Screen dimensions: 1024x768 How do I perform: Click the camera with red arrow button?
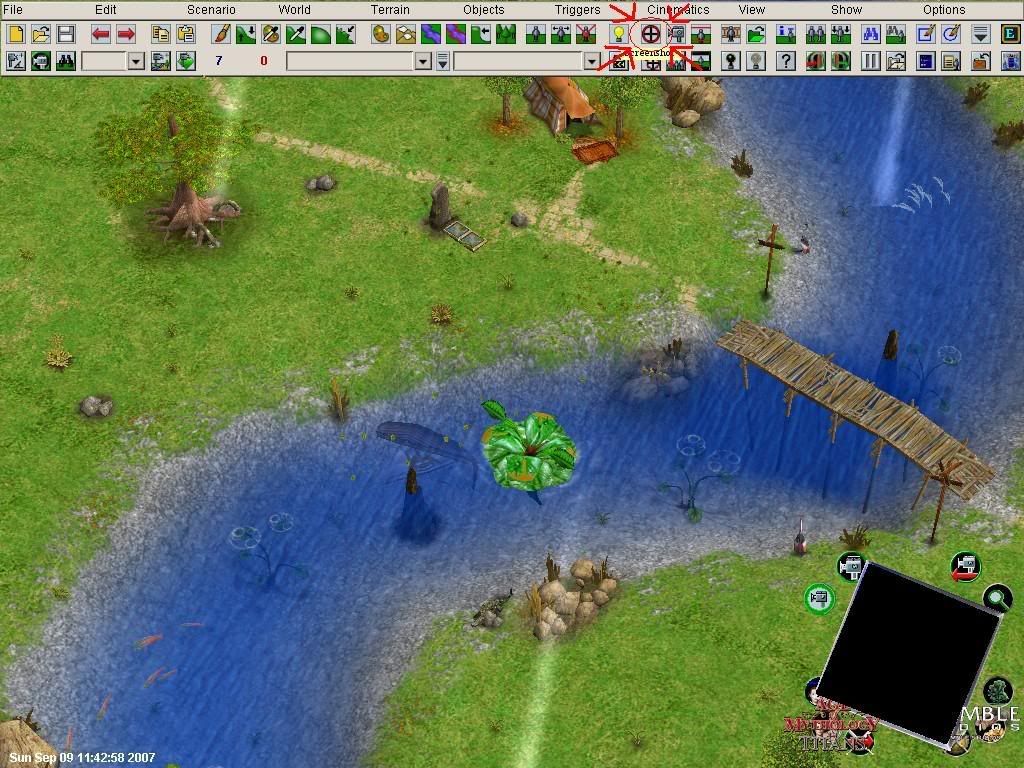[x=965, y=568]
